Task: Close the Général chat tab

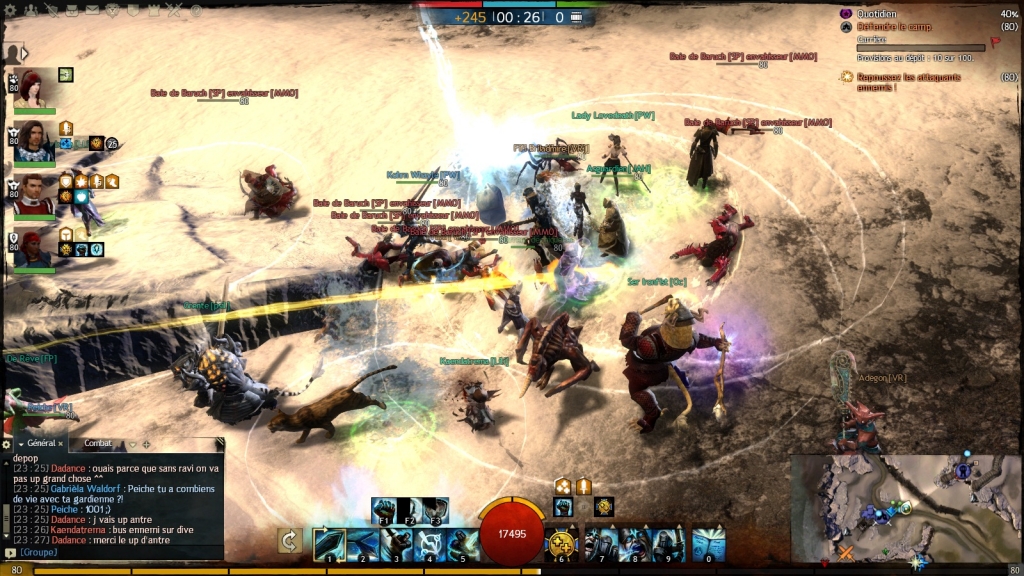Action: [60, 443]
